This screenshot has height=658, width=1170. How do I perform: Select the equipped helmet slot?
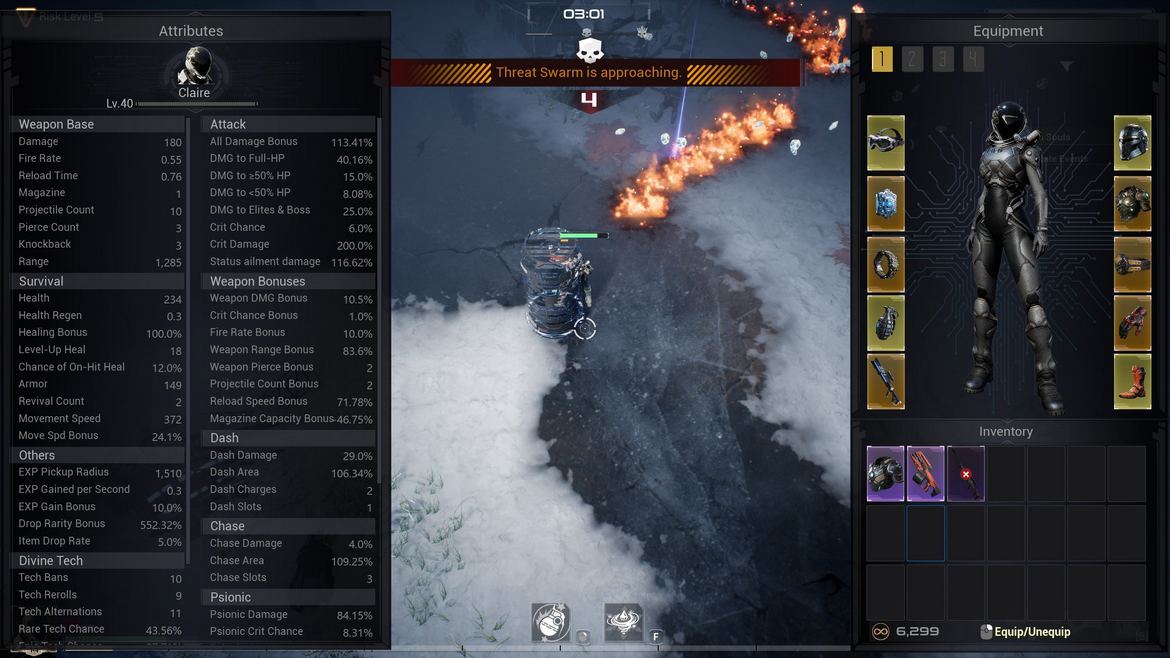click(1133, 144)
